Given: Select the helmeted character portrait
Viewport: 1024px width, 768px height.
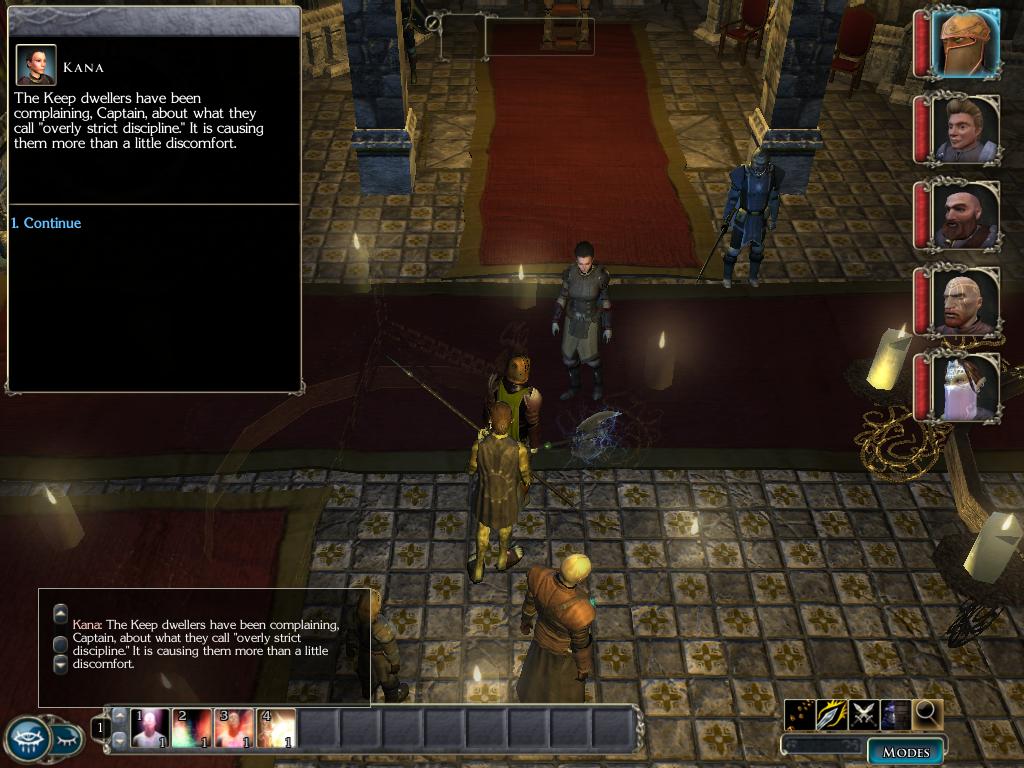Looking at the screenshot, I should (x=966, y=43).
